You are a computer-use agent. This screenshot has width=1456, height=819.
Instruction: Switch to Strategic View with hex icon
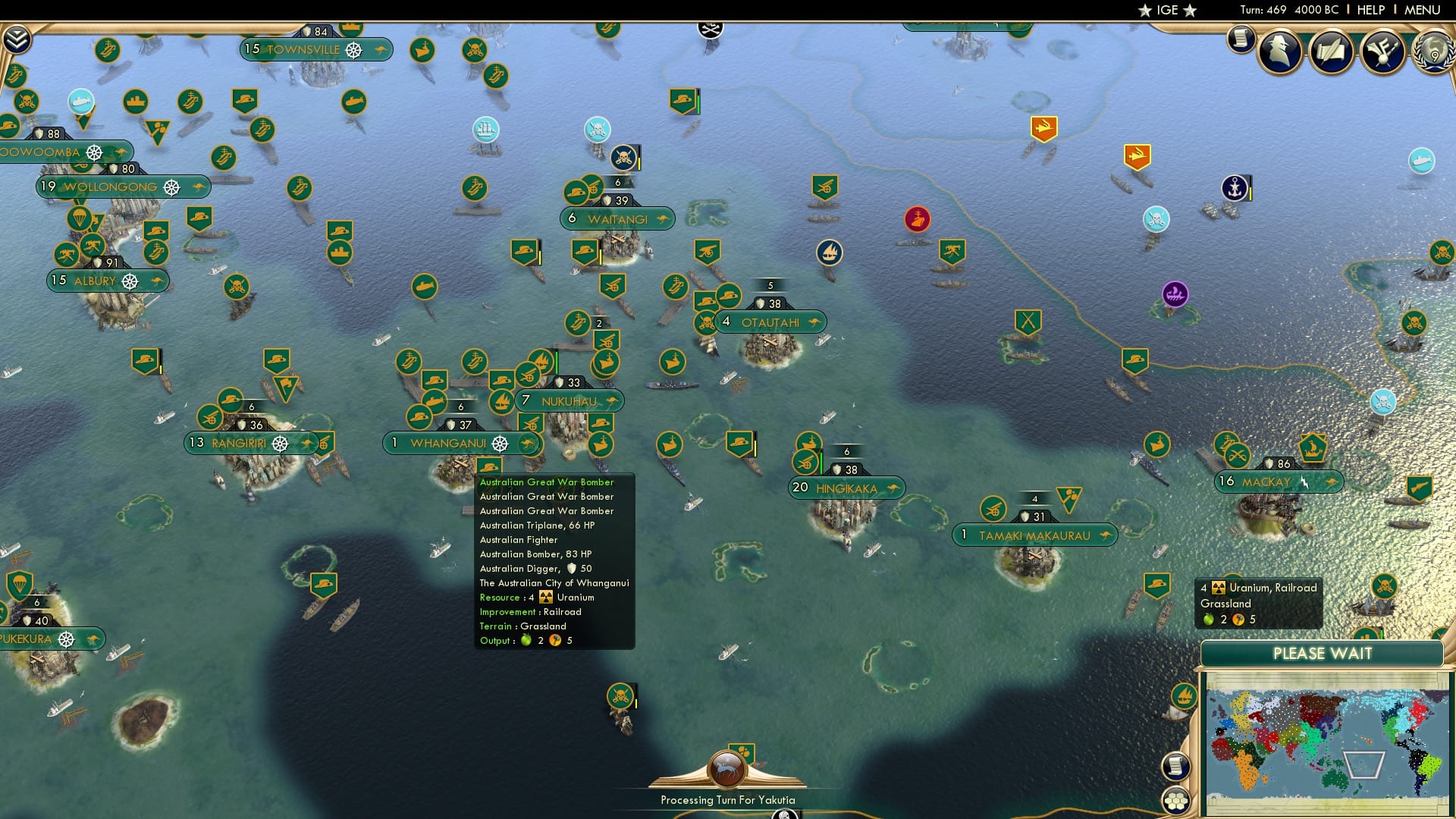click(1176, 801)
